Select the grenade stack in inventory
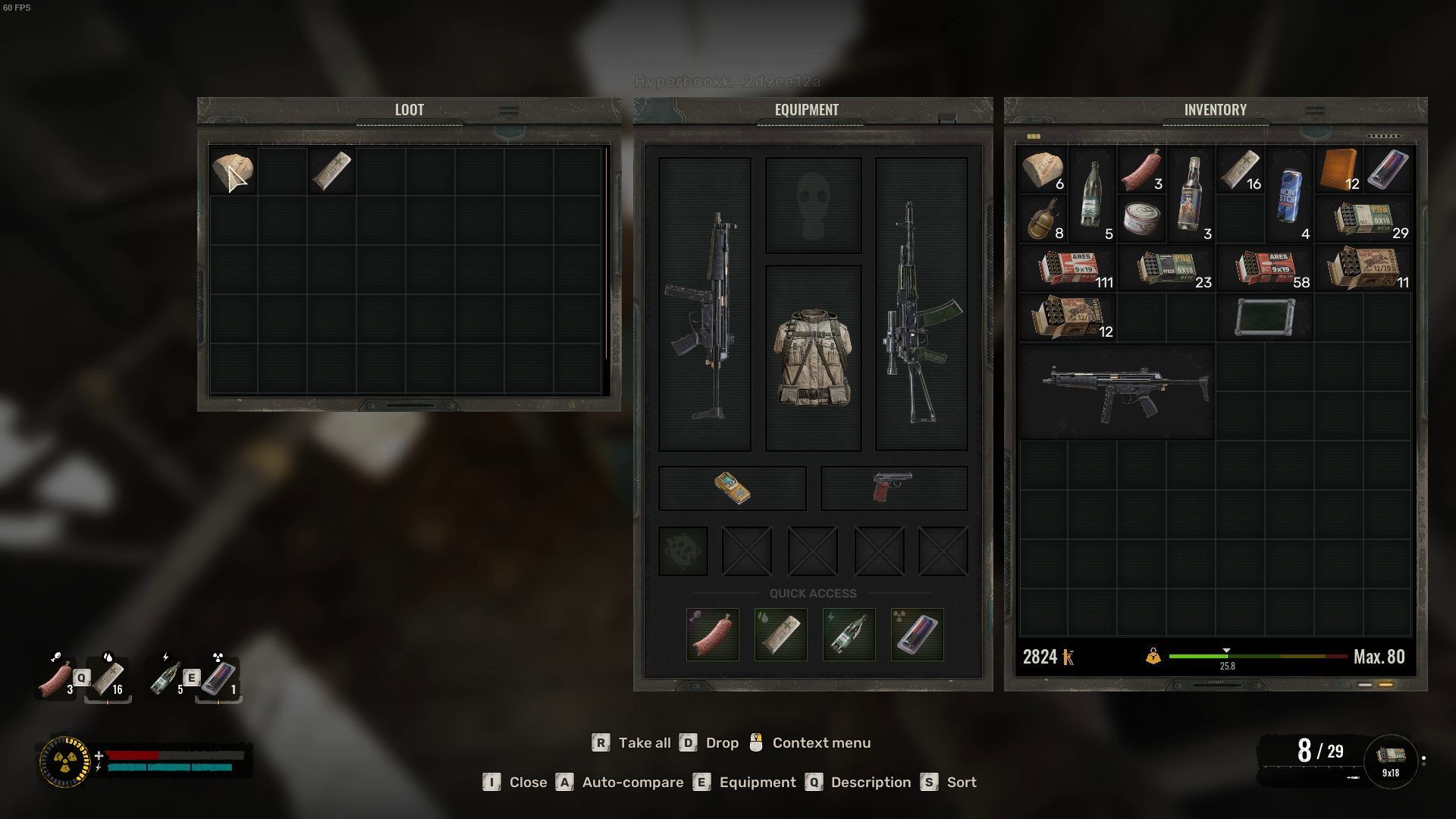 pos(1043,219)
